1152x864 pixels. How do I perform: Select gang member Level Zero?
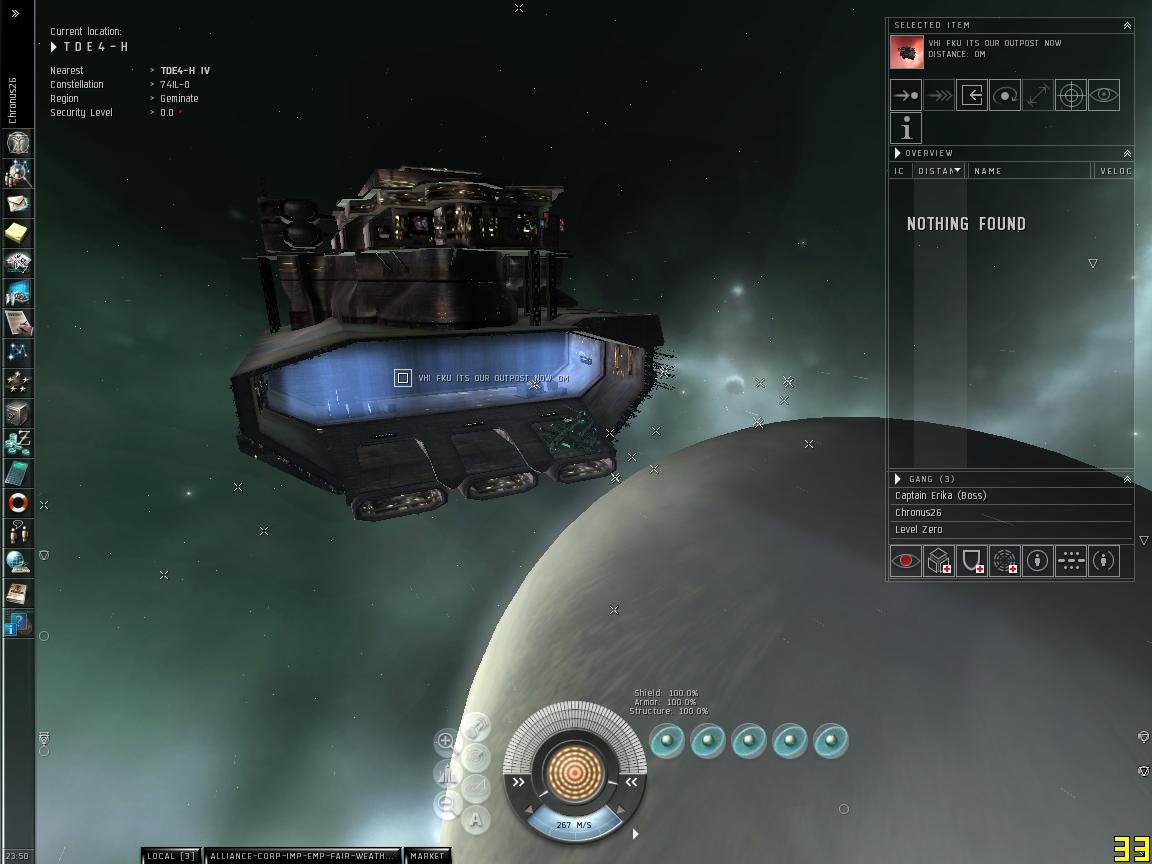(919, 530)
